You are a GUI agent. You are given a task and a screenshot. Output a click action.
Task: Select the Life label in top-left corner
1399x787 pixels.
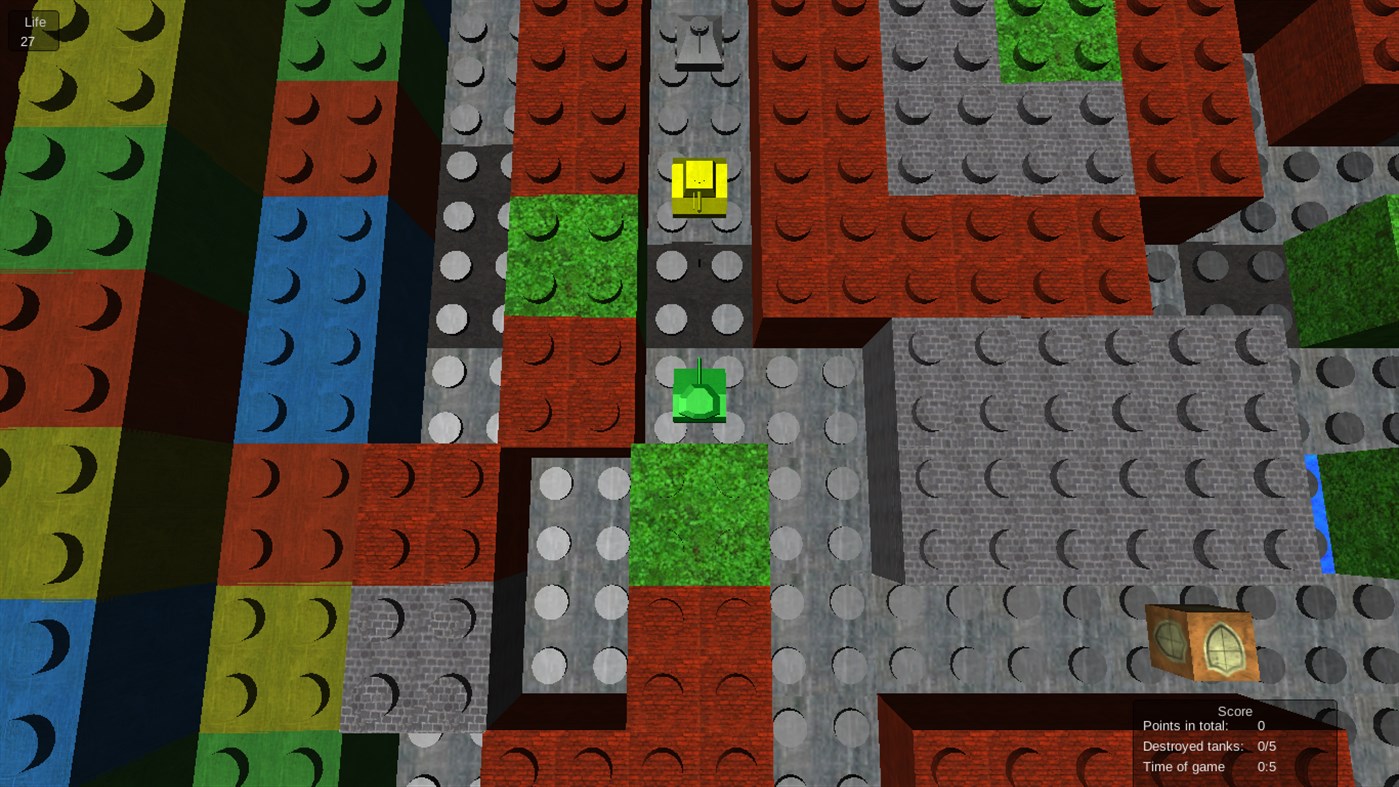pyautogui.click(x=34, y=20)
